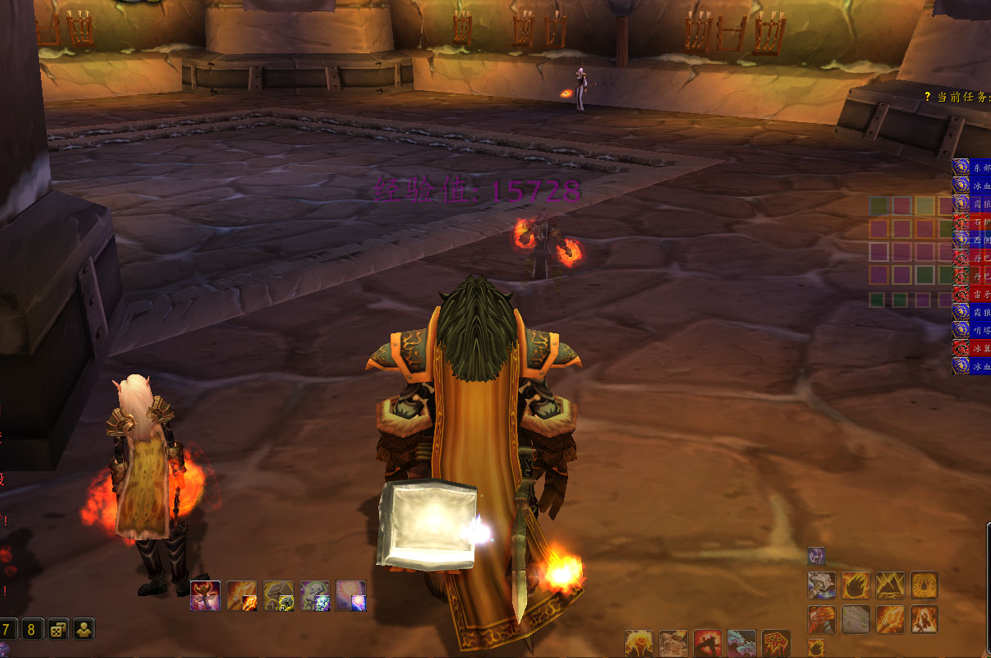This screenshot has width=991, height=658.
Task: Cast the flaming spear ability
Action: 890,620
